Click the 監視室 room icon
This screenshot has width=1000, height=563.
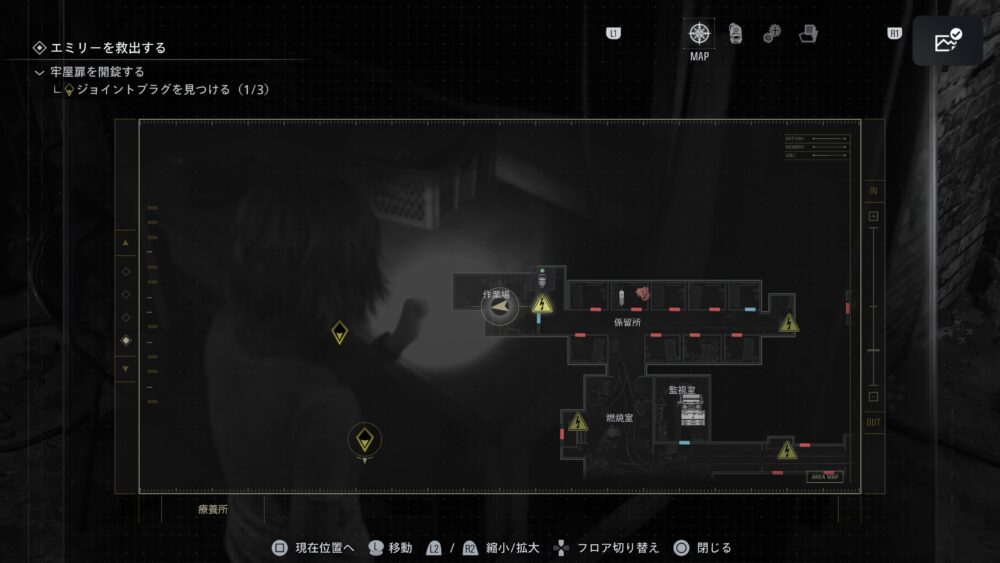[691, 409]
